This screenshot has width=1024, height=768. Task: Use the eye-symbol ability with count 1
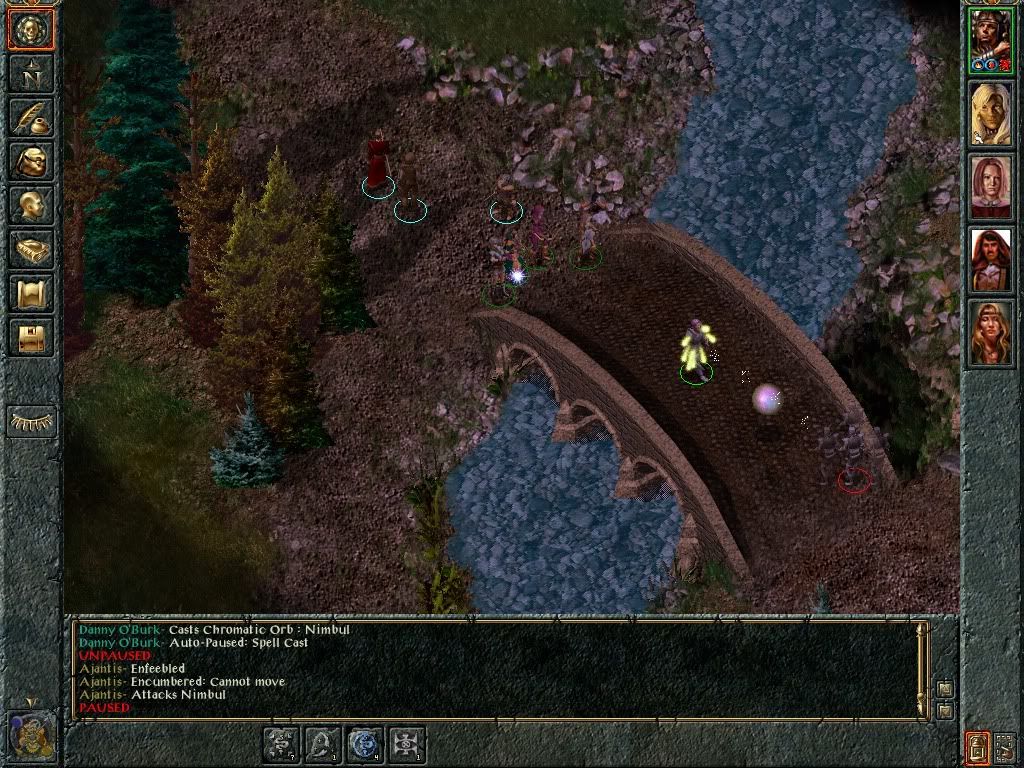(x=407, y=745)
